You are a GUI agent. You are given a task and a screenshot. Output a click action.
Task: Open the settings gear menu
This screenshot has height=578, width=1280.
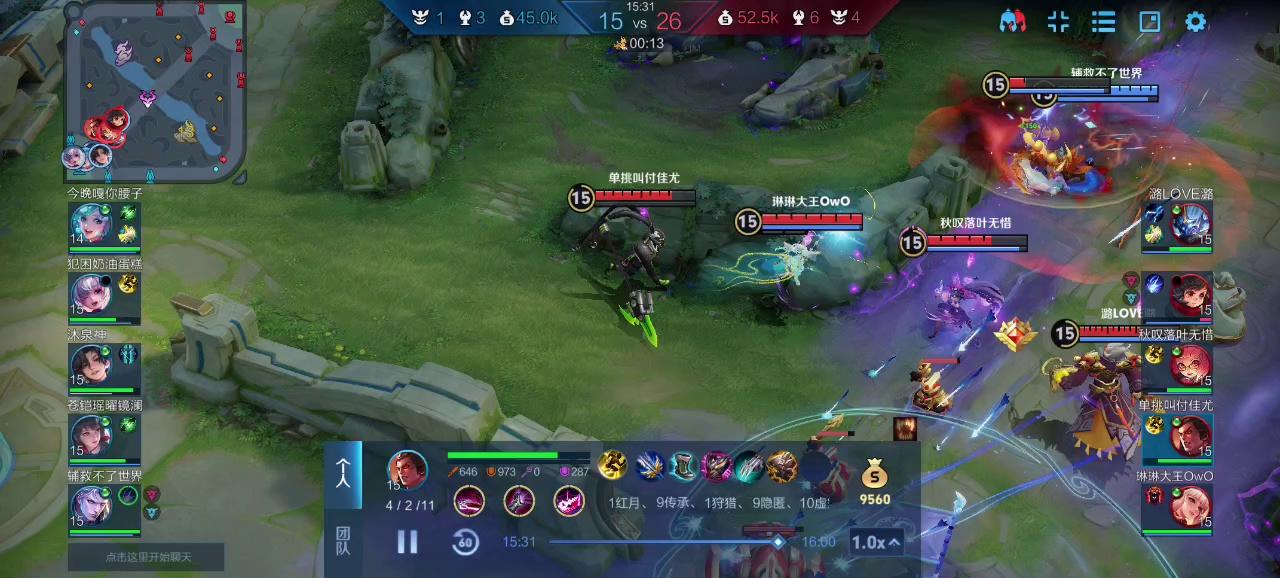tap(1195, 21)
